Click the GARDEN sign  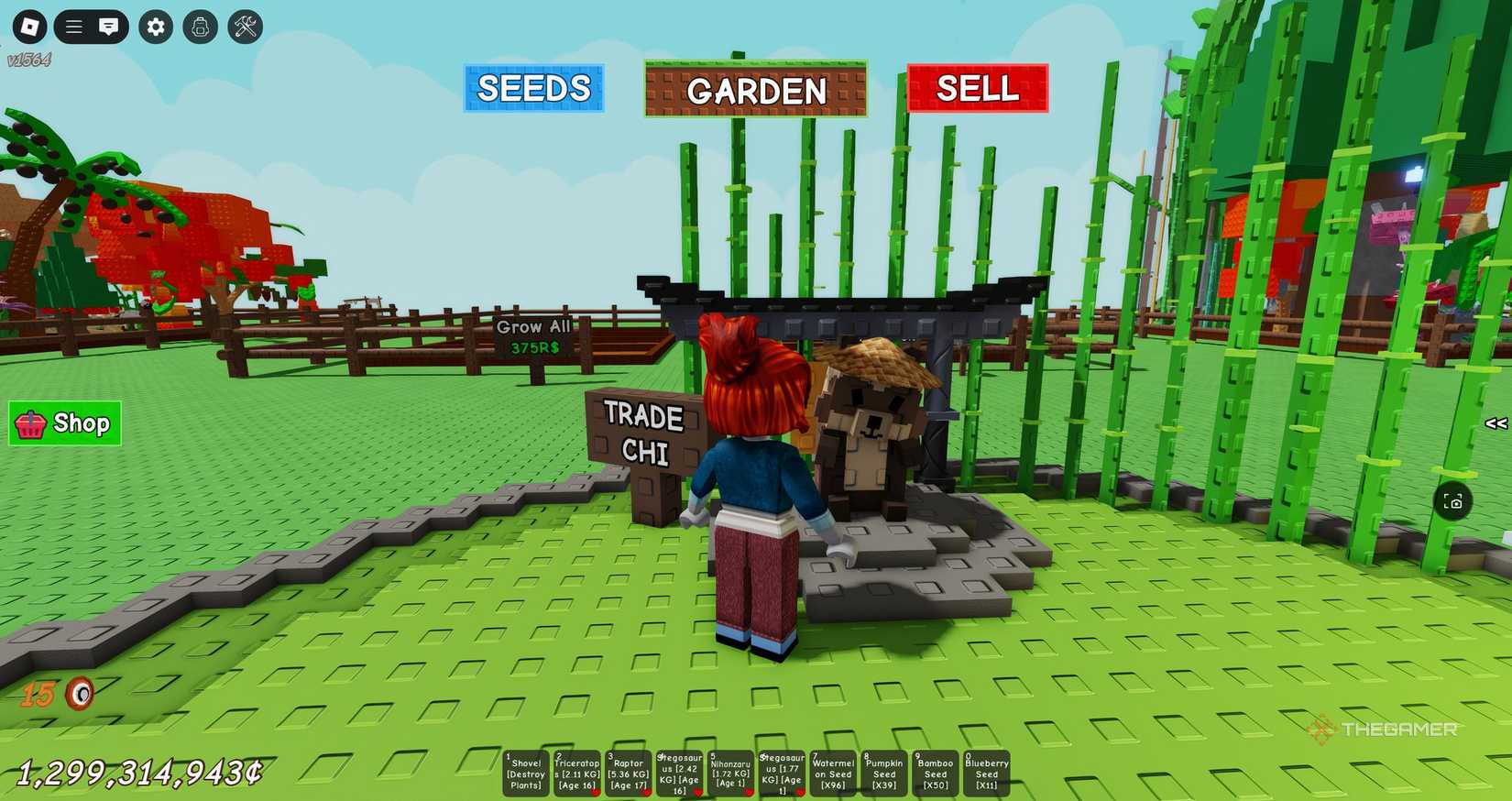pyautogui.click(x=756, y=91)
